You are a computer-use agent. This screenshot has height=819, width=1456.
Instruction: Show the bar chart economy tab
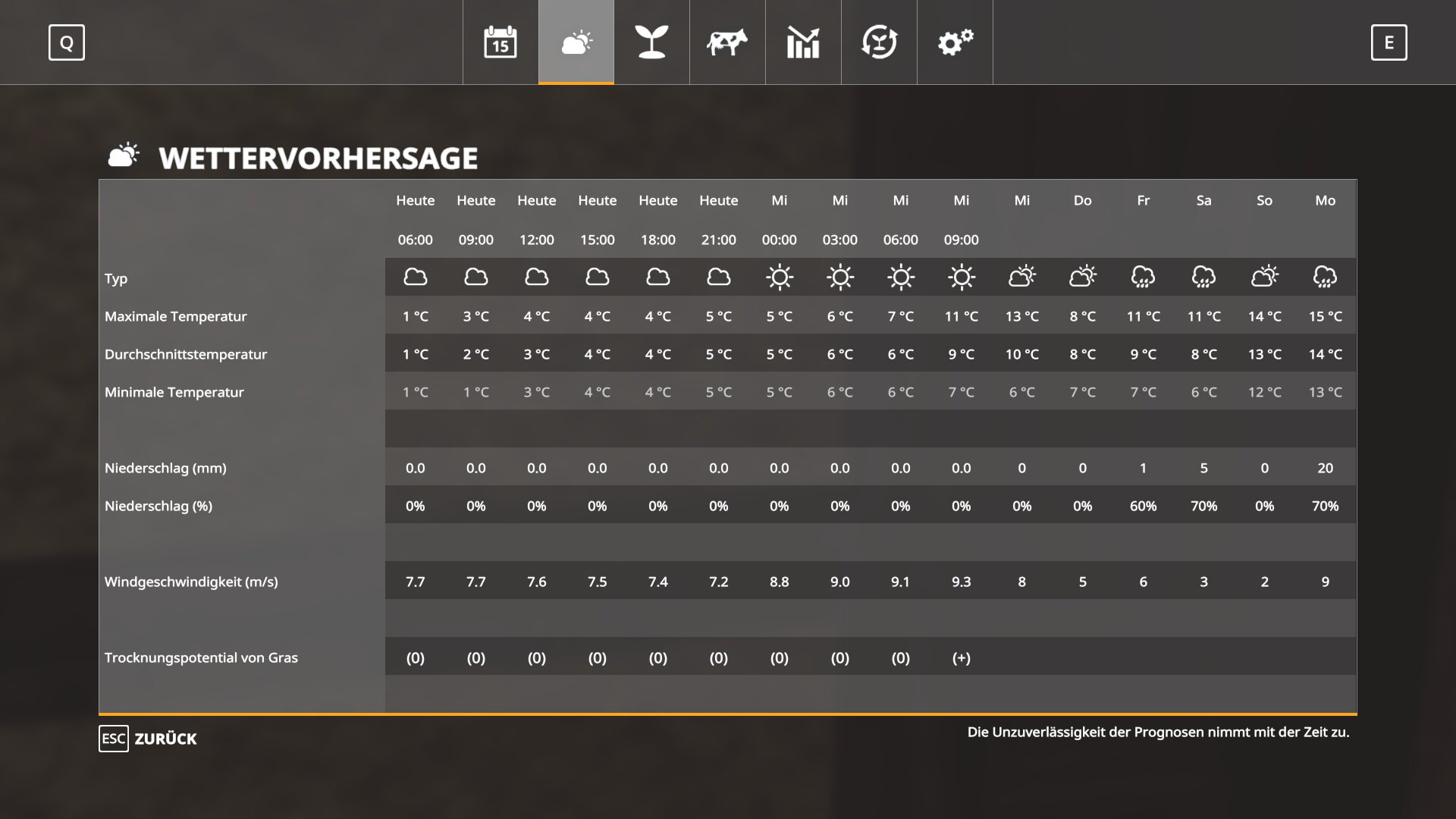(803, 42)
